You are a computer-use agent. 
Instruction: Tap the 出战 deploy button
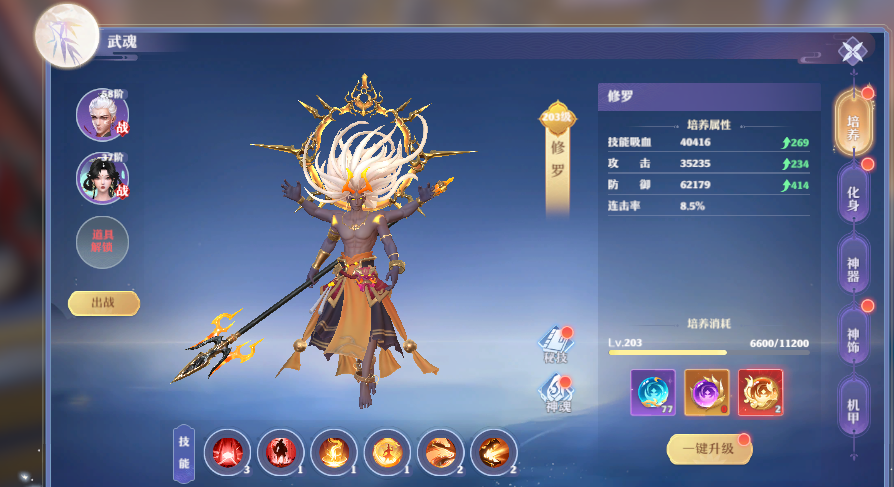[104, 303]
